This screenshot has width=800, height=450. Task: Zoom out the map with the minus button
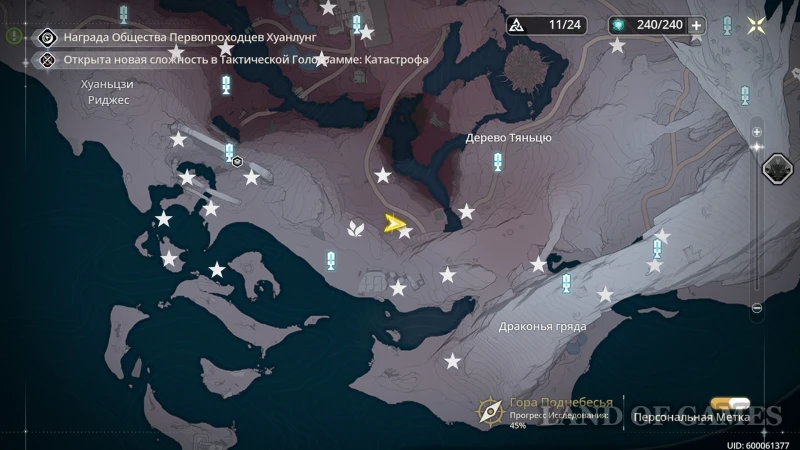pos(757,307)
